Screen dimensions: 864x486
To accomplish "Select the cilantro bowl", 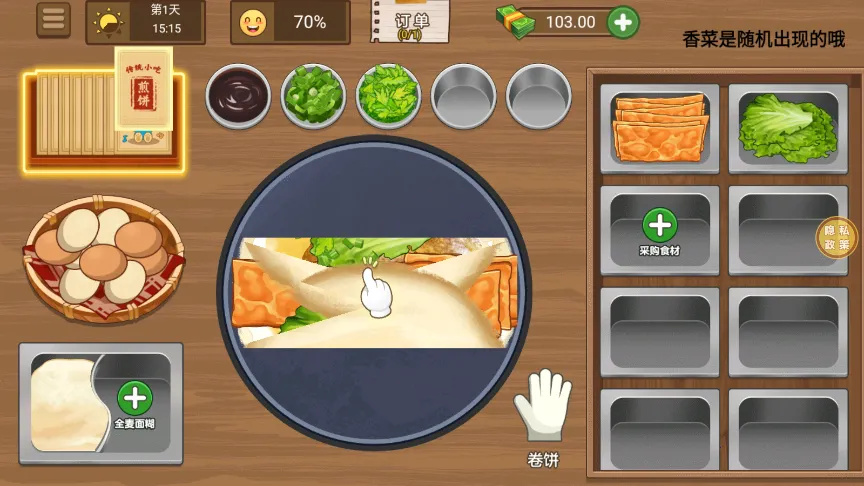I will click(x=389, y=96).
